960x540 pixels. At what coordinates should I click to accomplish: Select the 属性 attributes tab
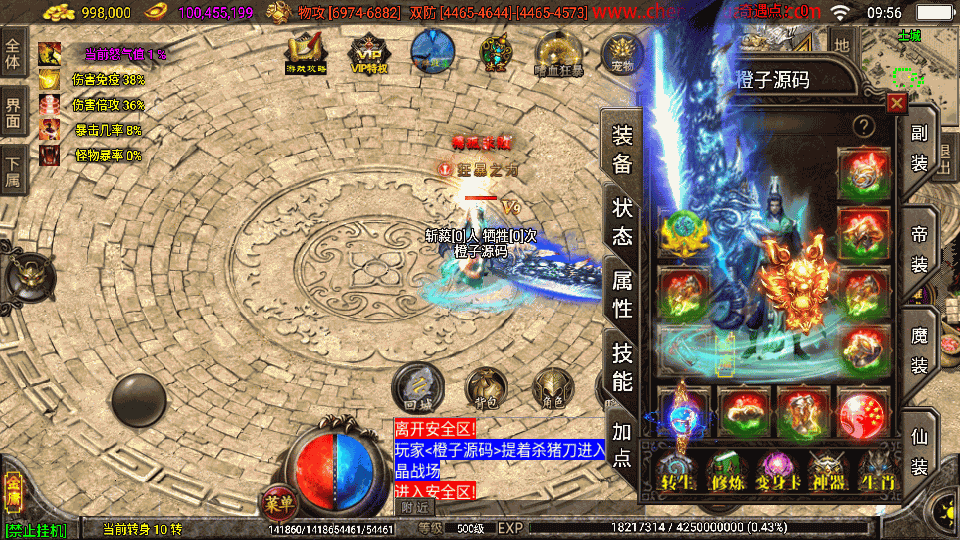622,294
